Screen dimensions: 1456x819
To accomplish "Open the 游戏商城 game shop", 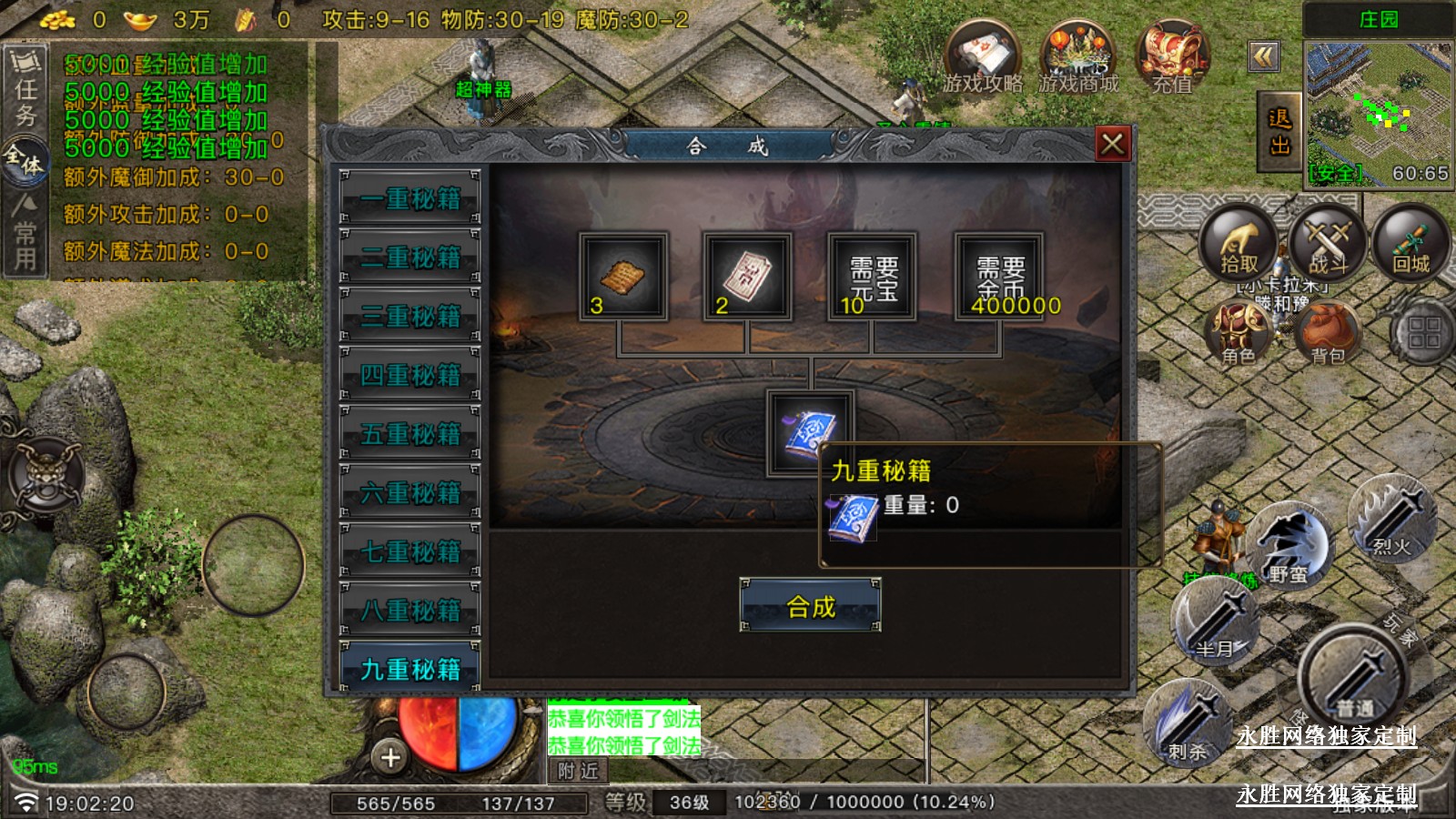I will click(1078, 59).
